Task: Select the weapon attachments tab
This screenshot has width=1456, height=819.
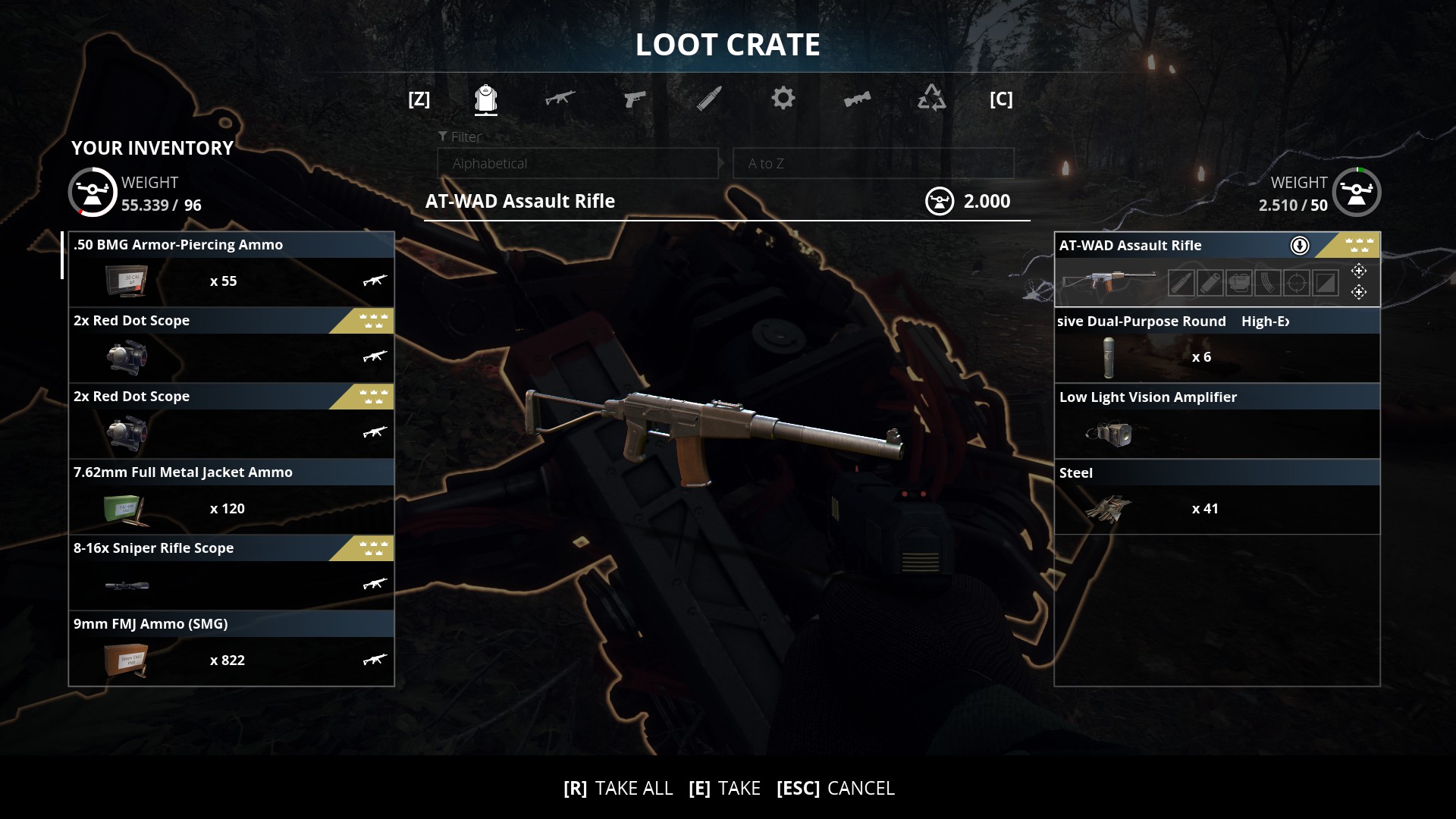Action: point(857,99)
